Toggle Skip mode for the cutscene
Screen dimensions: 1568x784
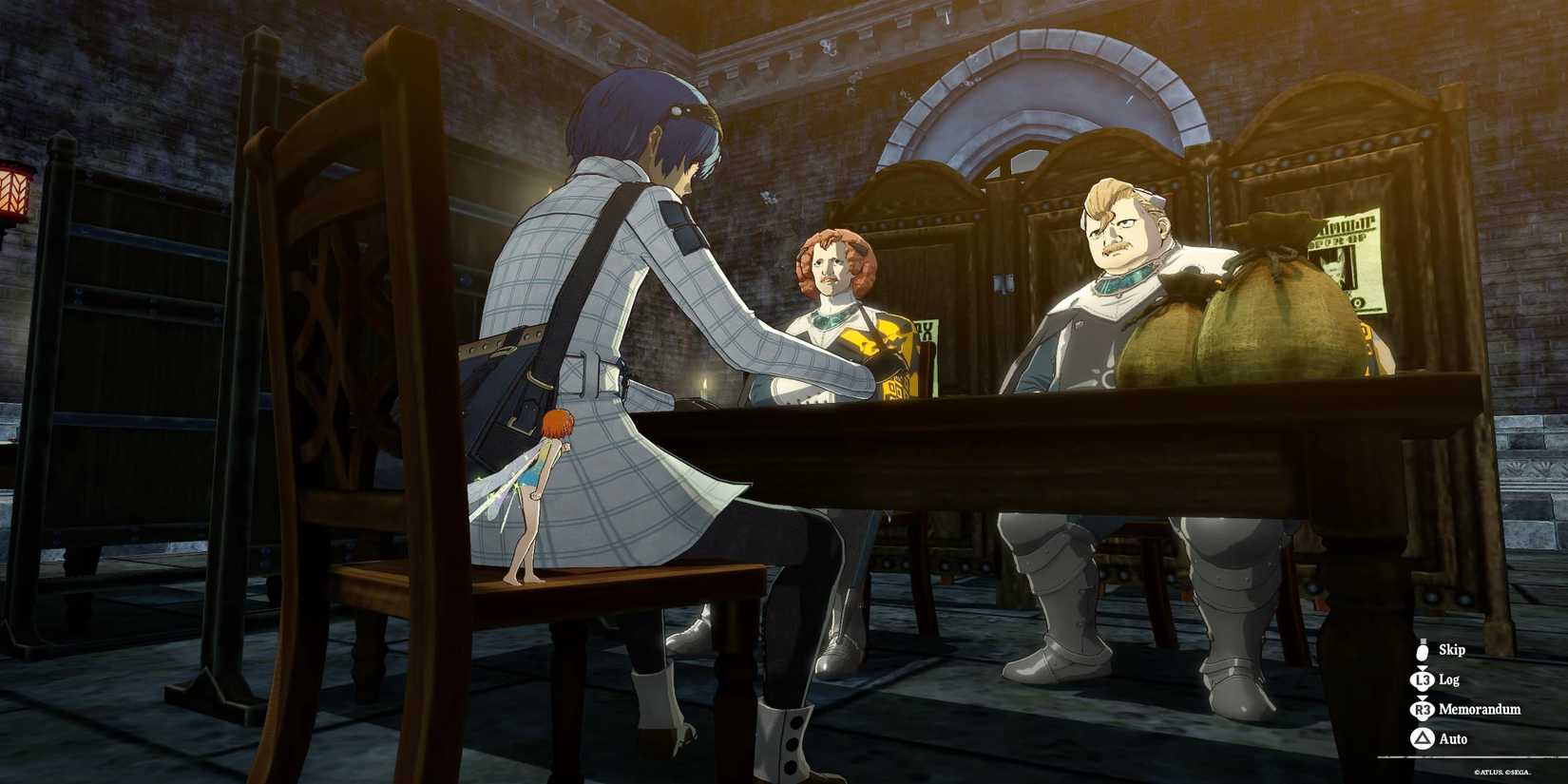click(1453, 650)
